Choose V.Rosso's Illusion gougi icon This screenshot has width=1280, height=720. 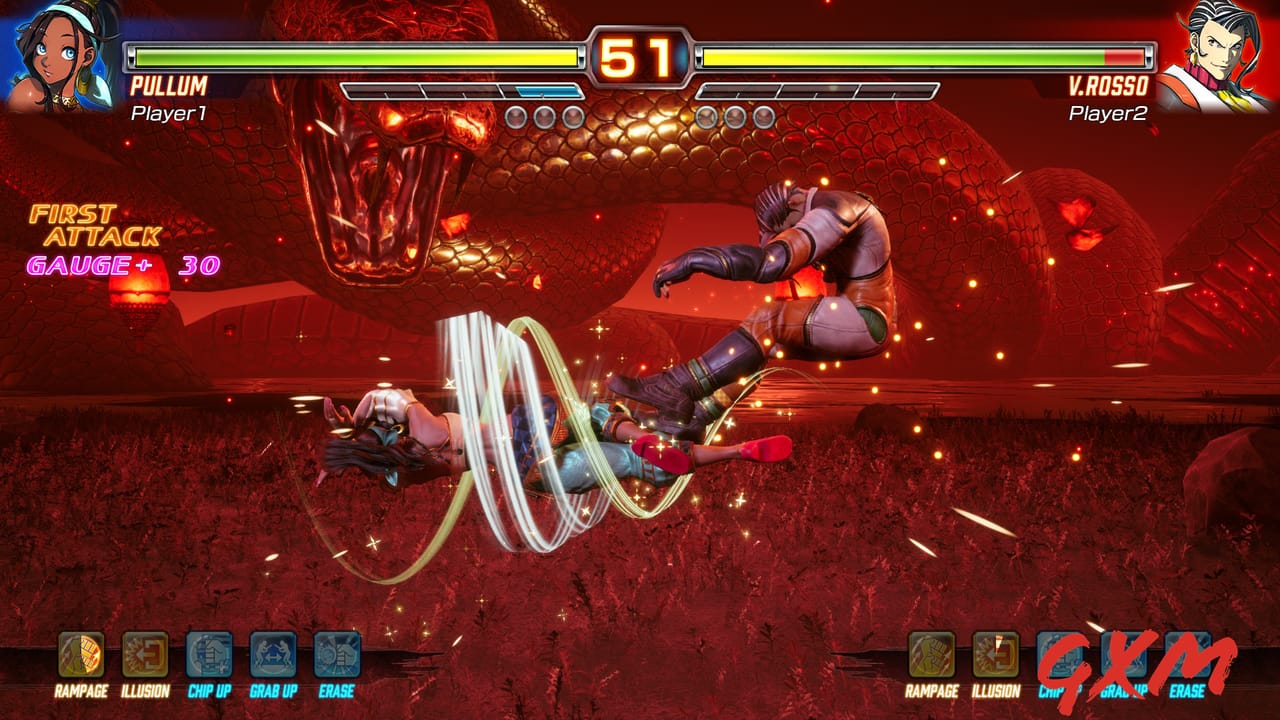[x=995, y=655]
